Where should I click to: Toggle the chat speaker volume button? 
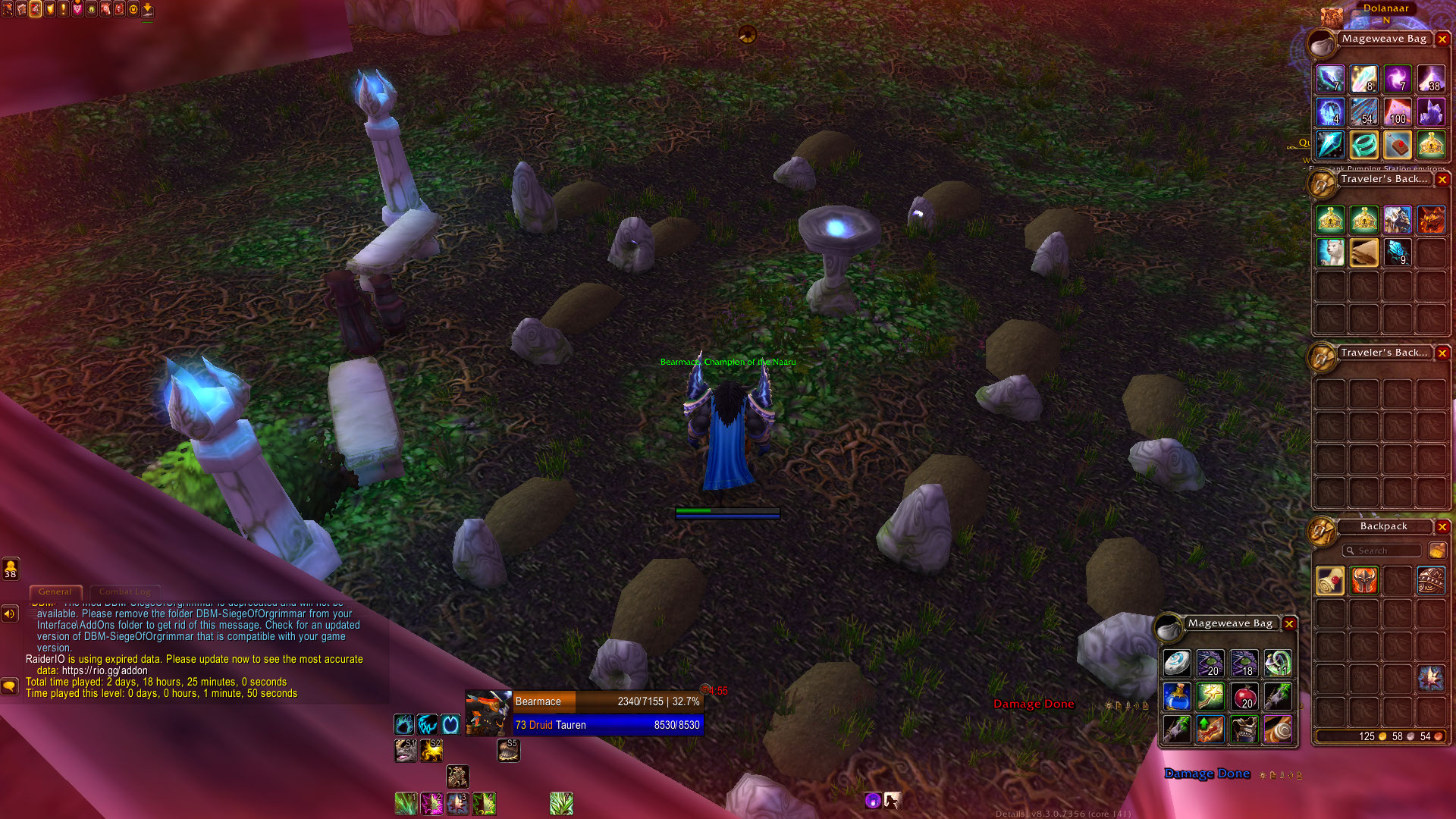tap(10, 613)
